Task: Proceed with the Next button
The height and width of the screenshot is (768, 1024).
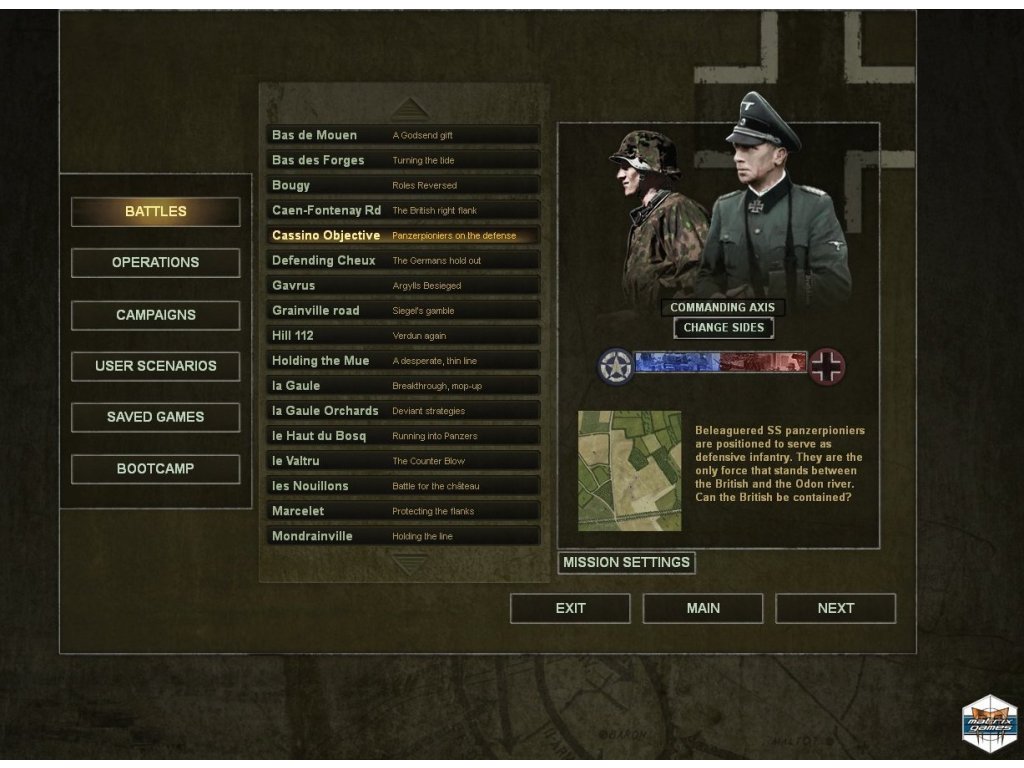Action: [x=835, y=608]
